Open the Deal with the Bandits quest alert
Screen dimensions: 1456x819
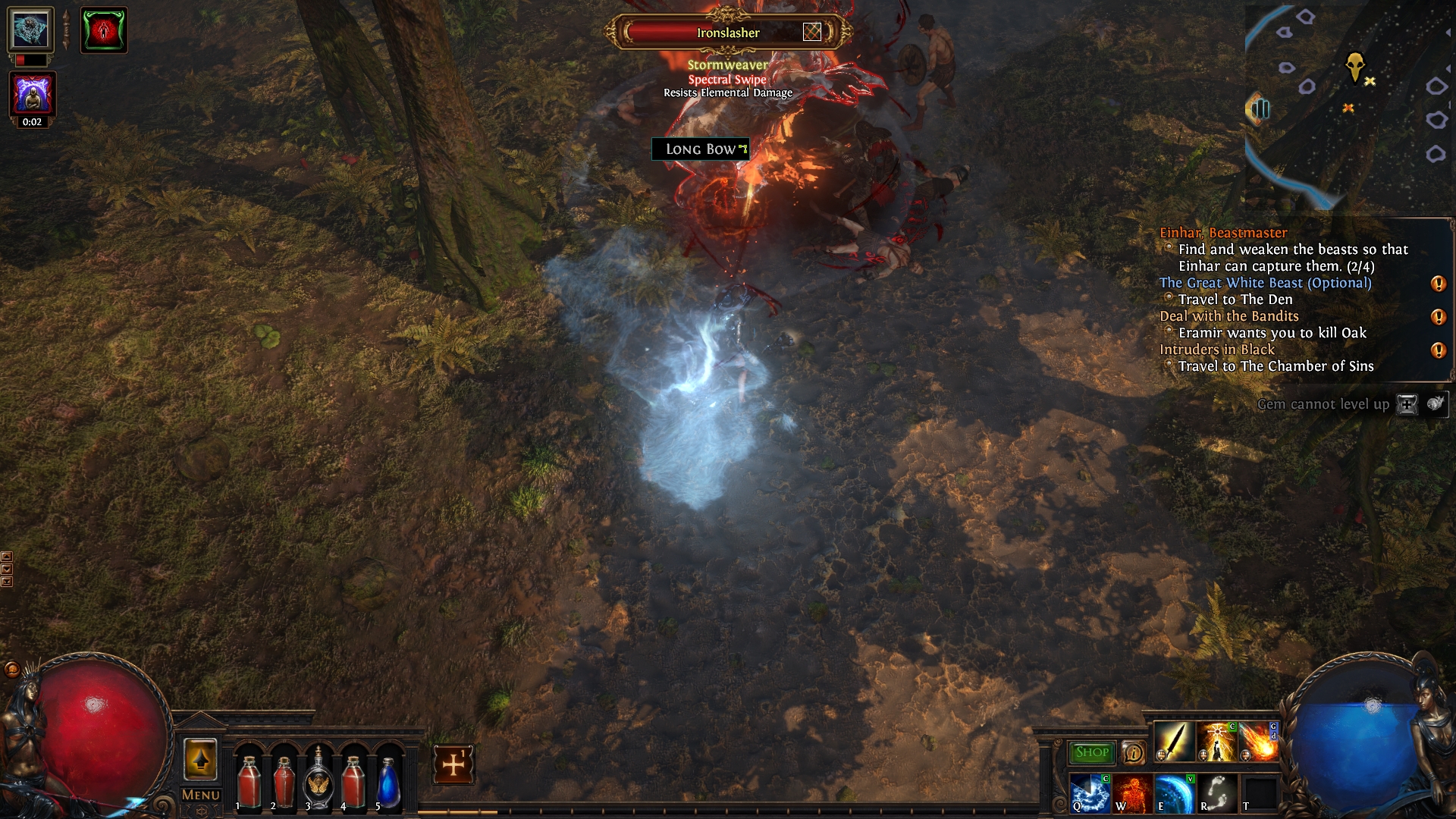(x=1438, y=317)
